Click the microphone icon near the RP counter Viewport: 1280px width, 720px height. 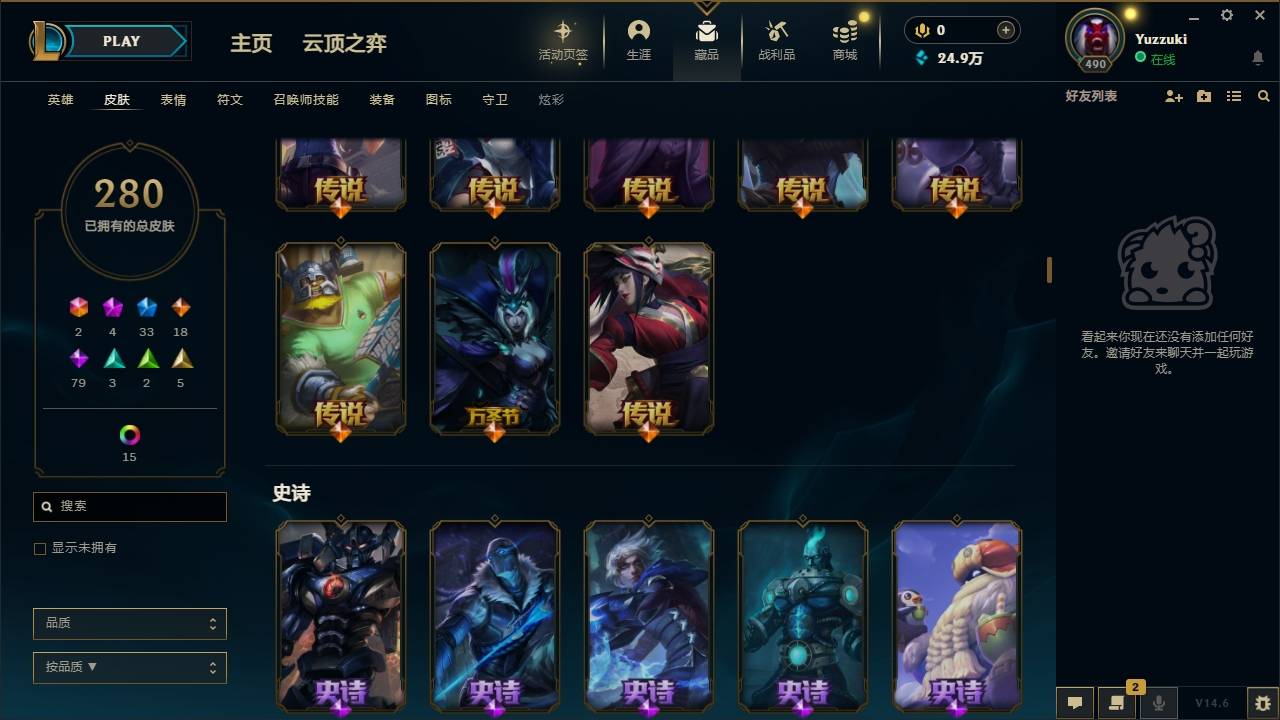pyautogui.click(x=920, y=30)
